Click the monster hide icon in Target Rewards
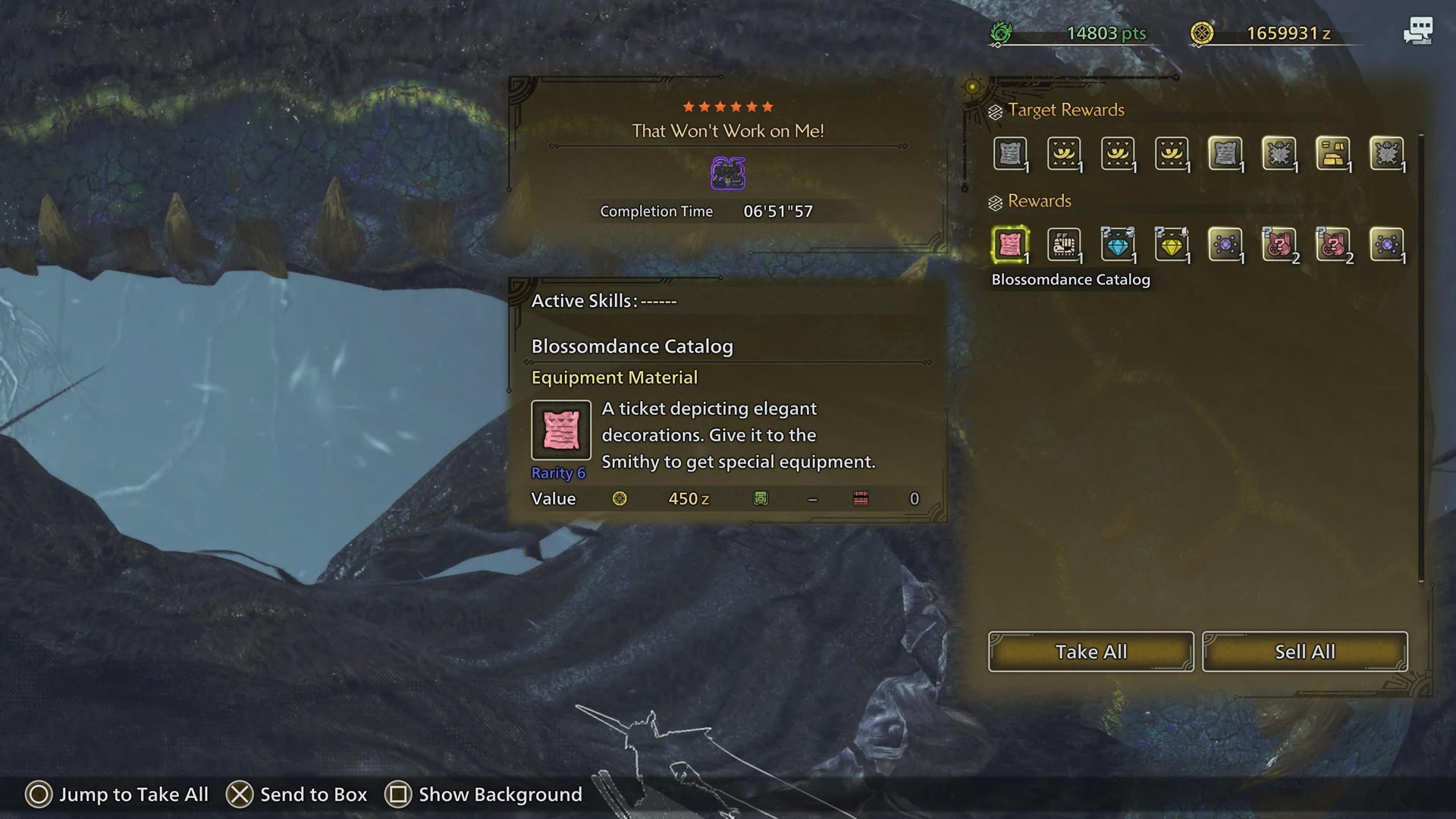Screen dimensions: 1456x819 tap(1281, 153)
